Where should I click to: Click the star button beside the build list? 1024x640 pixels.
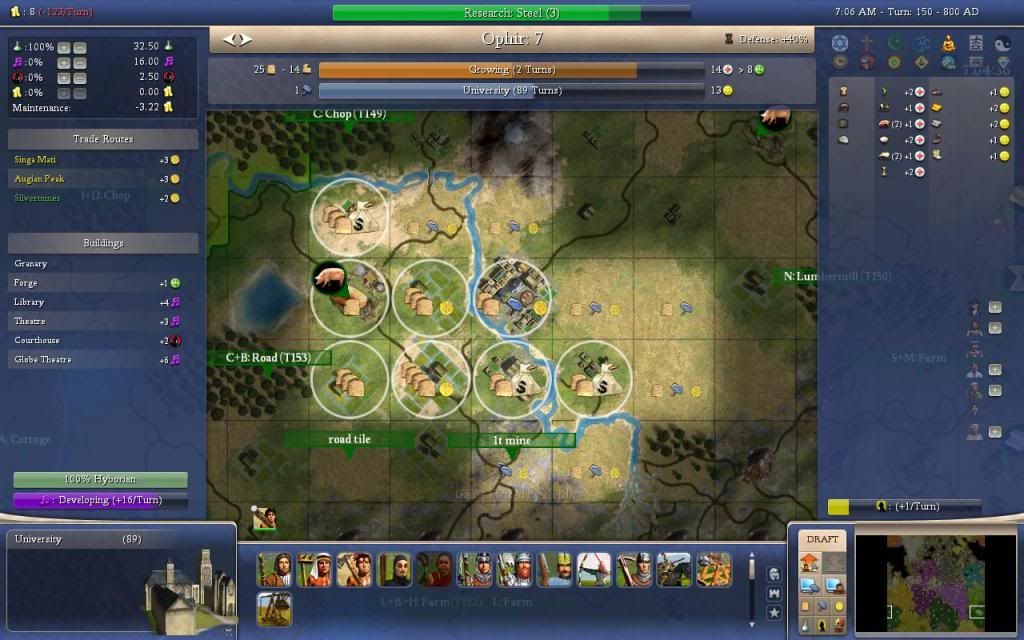coord(774,611)
